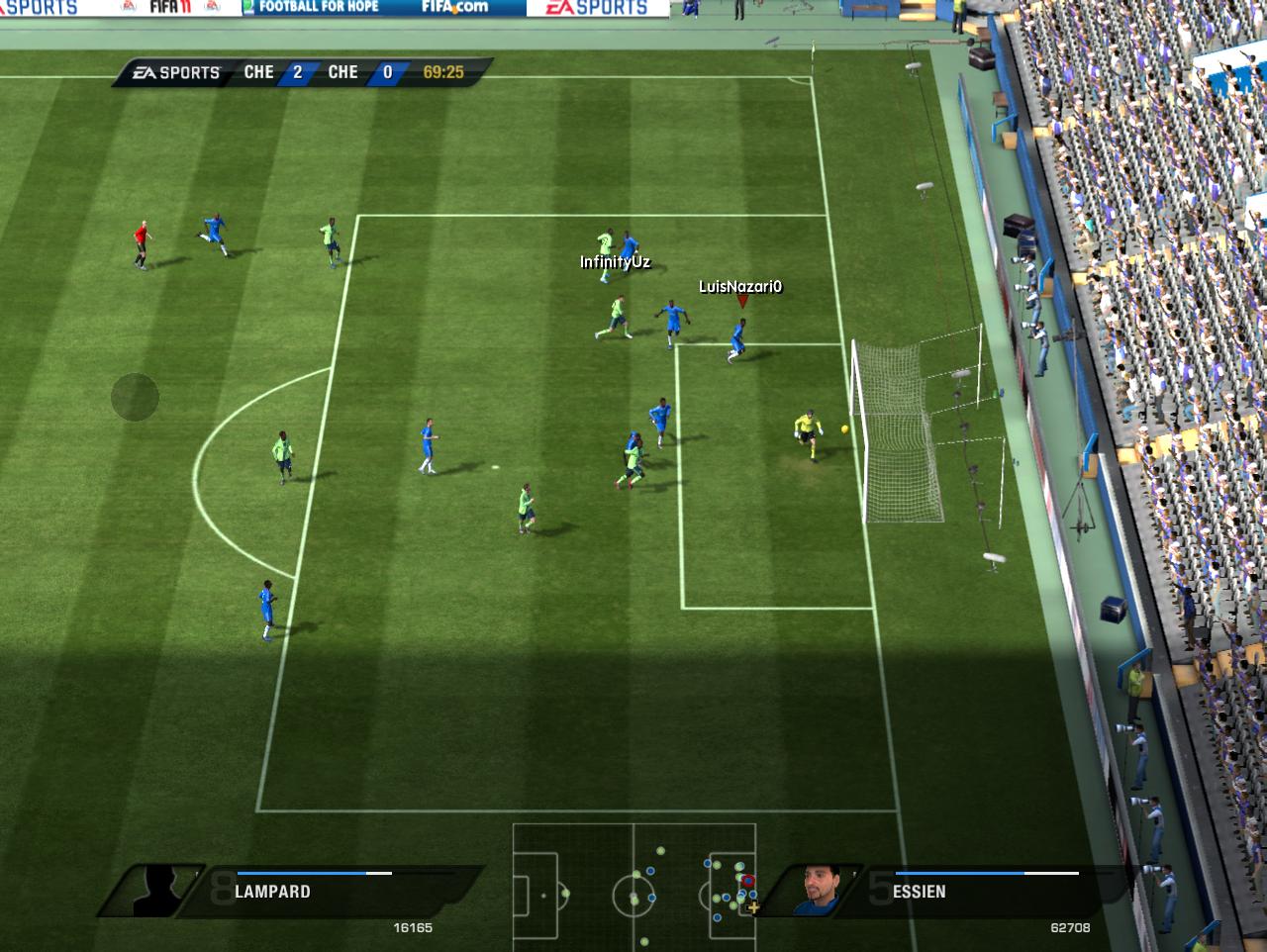
Task: Tap the translucent virtual joystick circle
Action: (135, 397)
